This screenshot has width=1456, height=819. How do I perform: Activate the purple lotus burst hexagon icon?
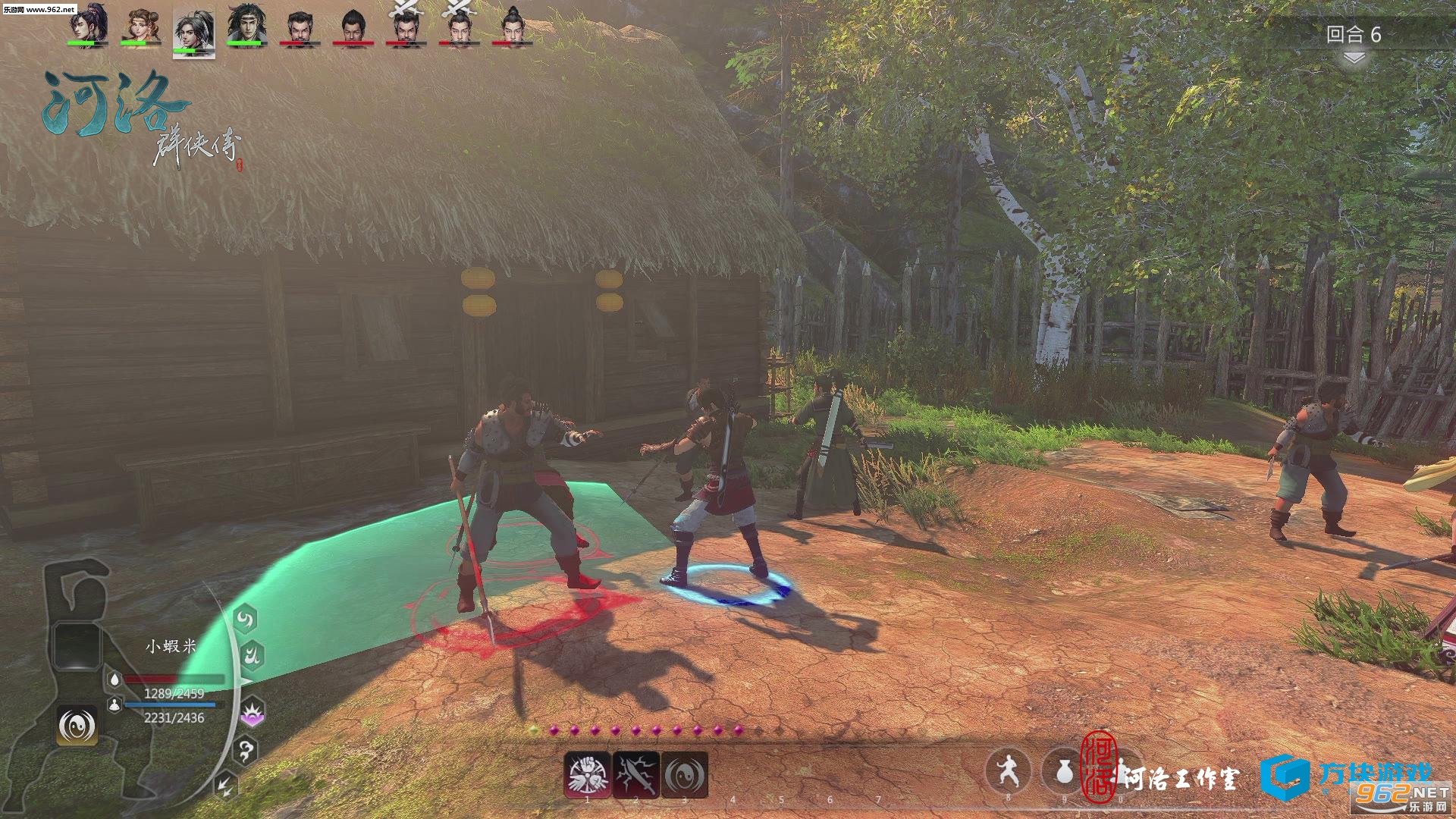point(252,713)
